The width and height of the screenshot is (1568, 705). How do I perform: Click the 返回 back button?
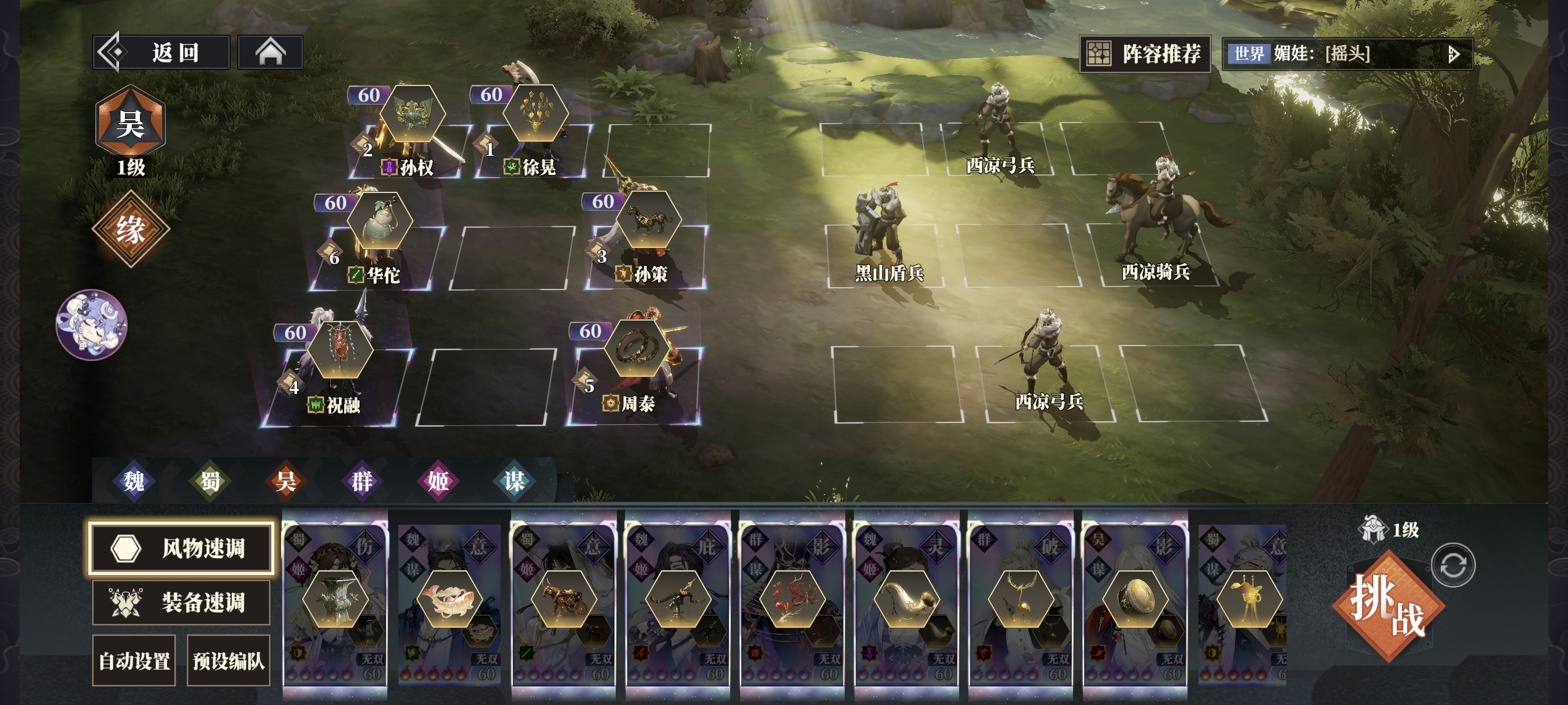click(x=161, y=53)
